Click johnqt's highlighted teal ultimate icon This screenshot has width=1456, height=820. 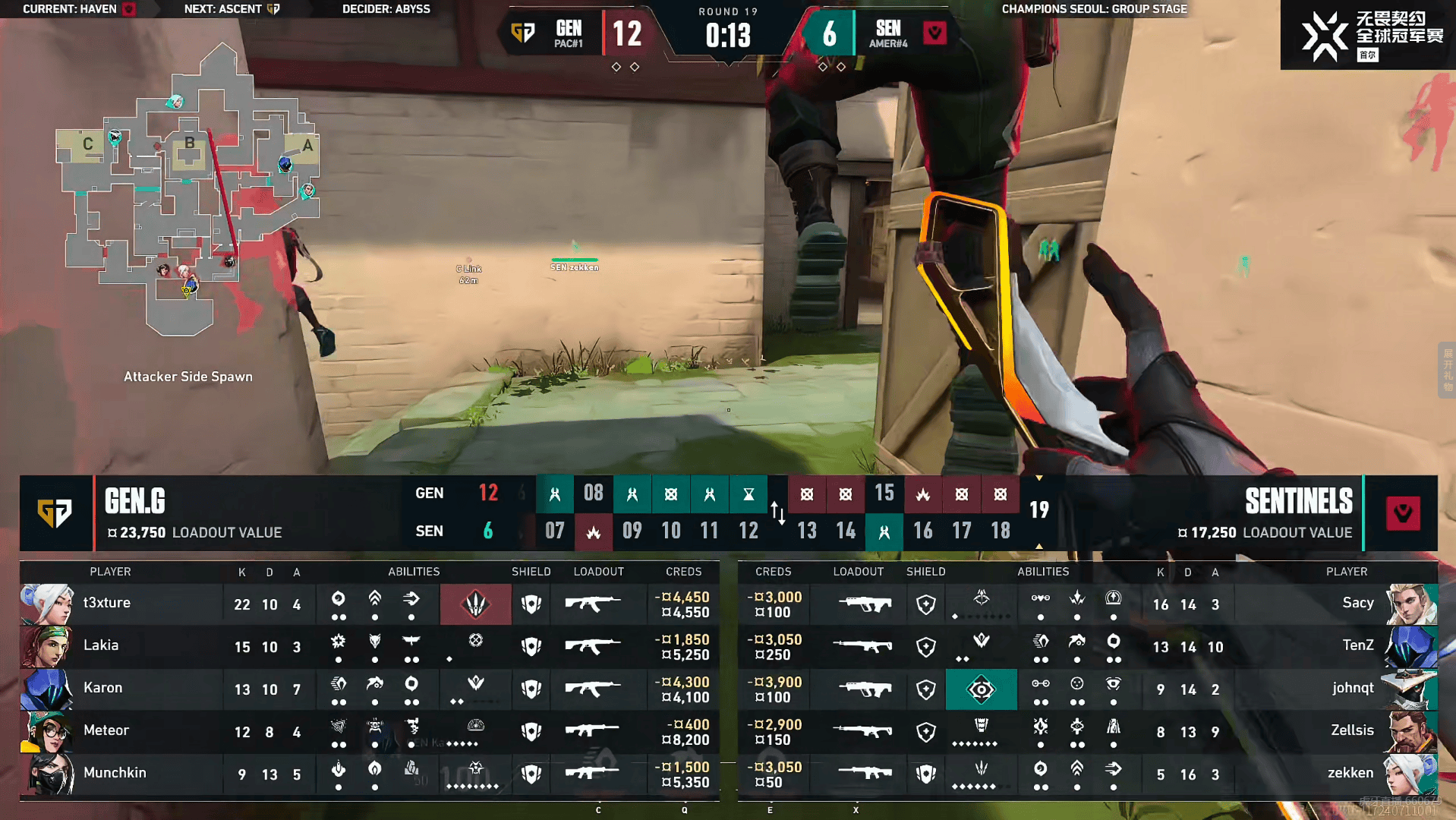[981, 689]
